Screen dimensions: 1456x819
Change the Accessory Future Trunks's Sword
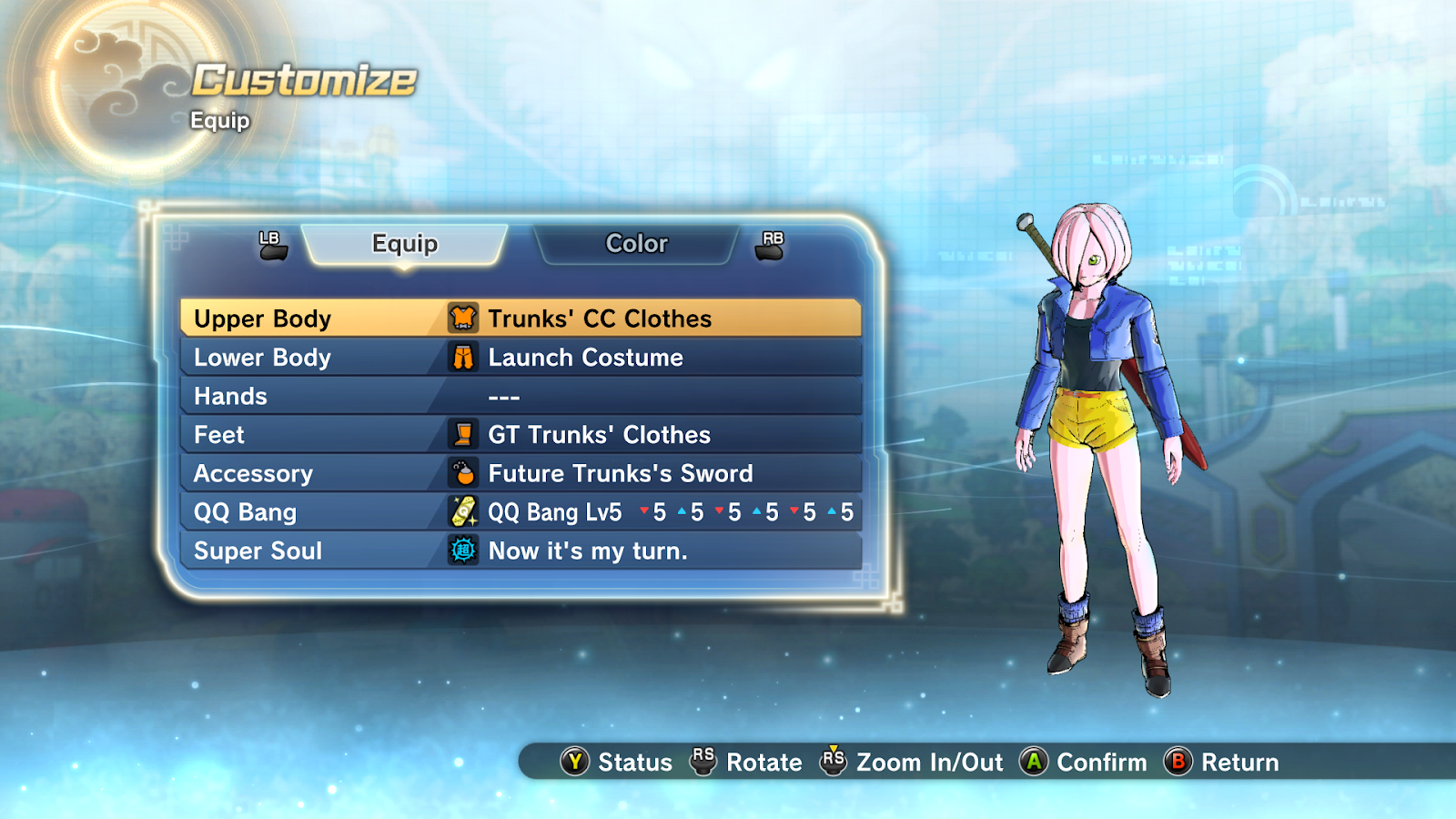pos(521,474)
